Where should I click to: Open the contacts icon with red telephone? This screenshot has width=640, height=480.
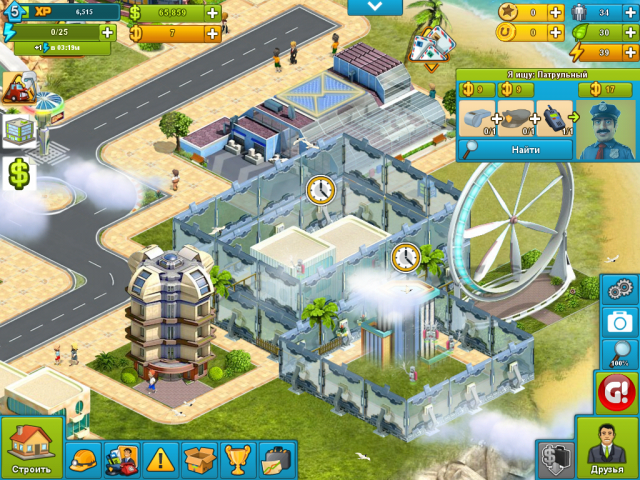(122, 459)
